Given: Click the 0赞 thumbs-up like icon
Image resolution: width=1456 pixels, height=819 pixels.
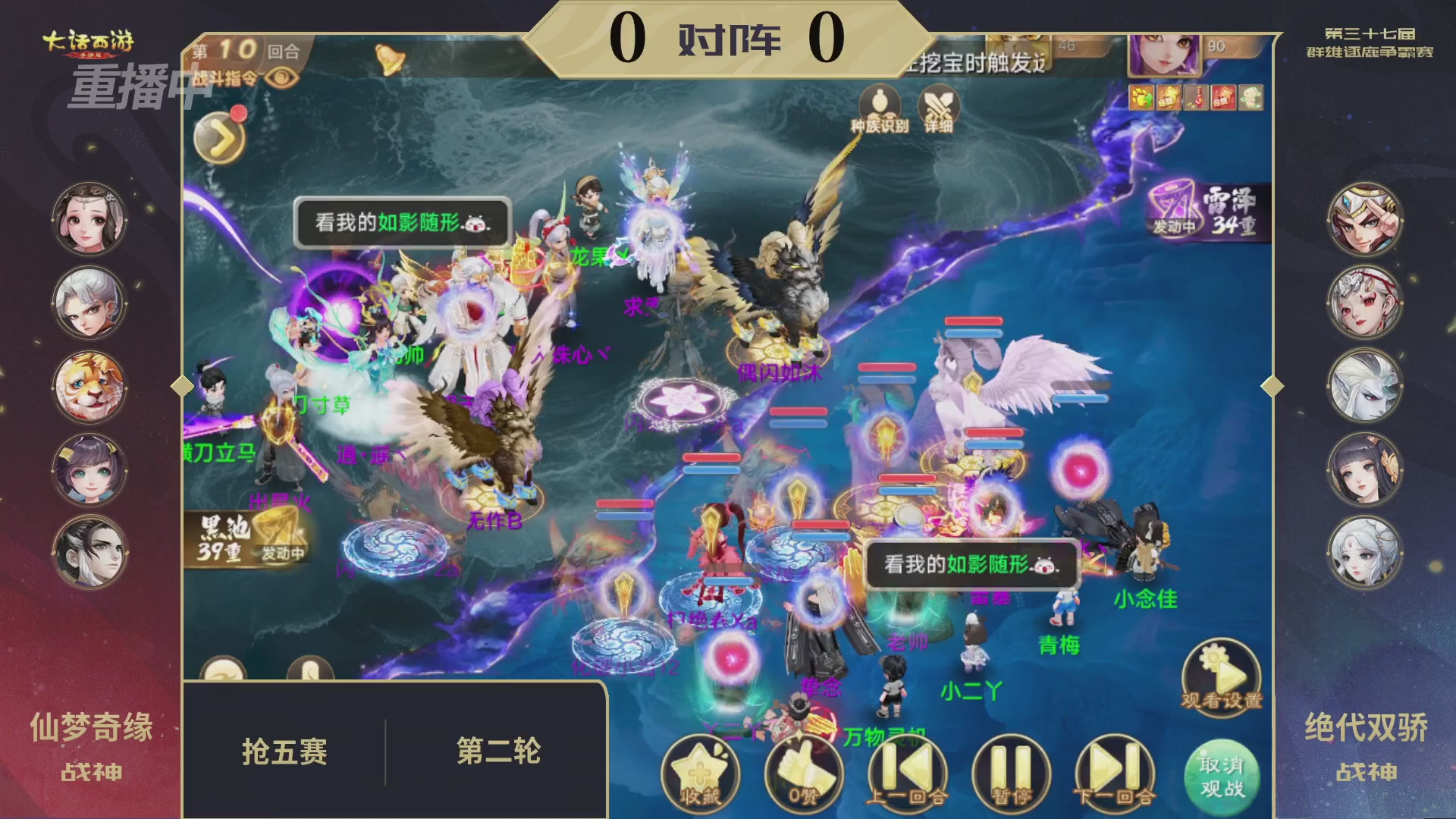Looking at the screenshot, I should [805, 768].
